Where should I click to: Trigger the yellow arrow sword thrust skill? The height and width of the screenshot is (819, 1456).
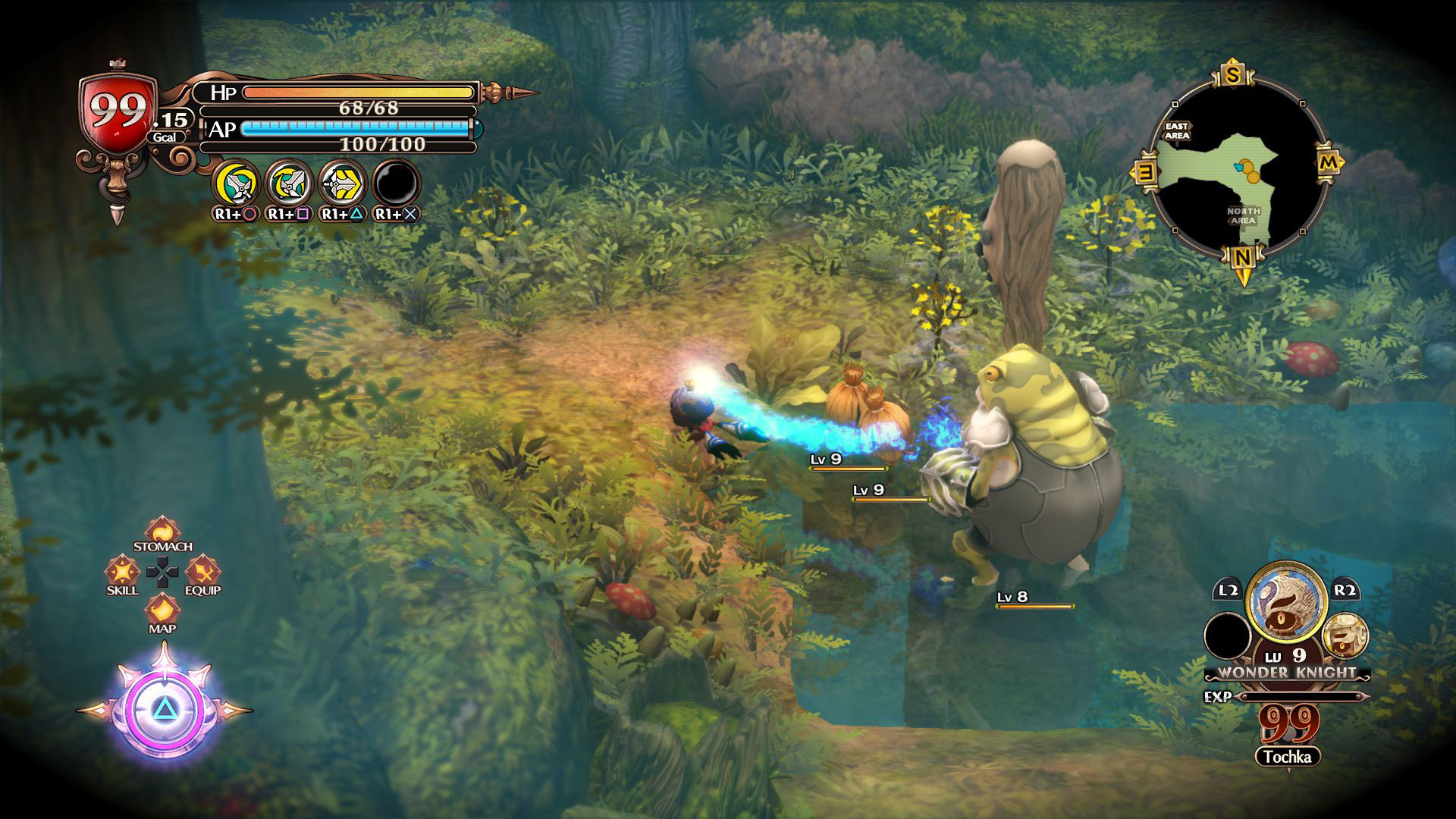point(342,184)
